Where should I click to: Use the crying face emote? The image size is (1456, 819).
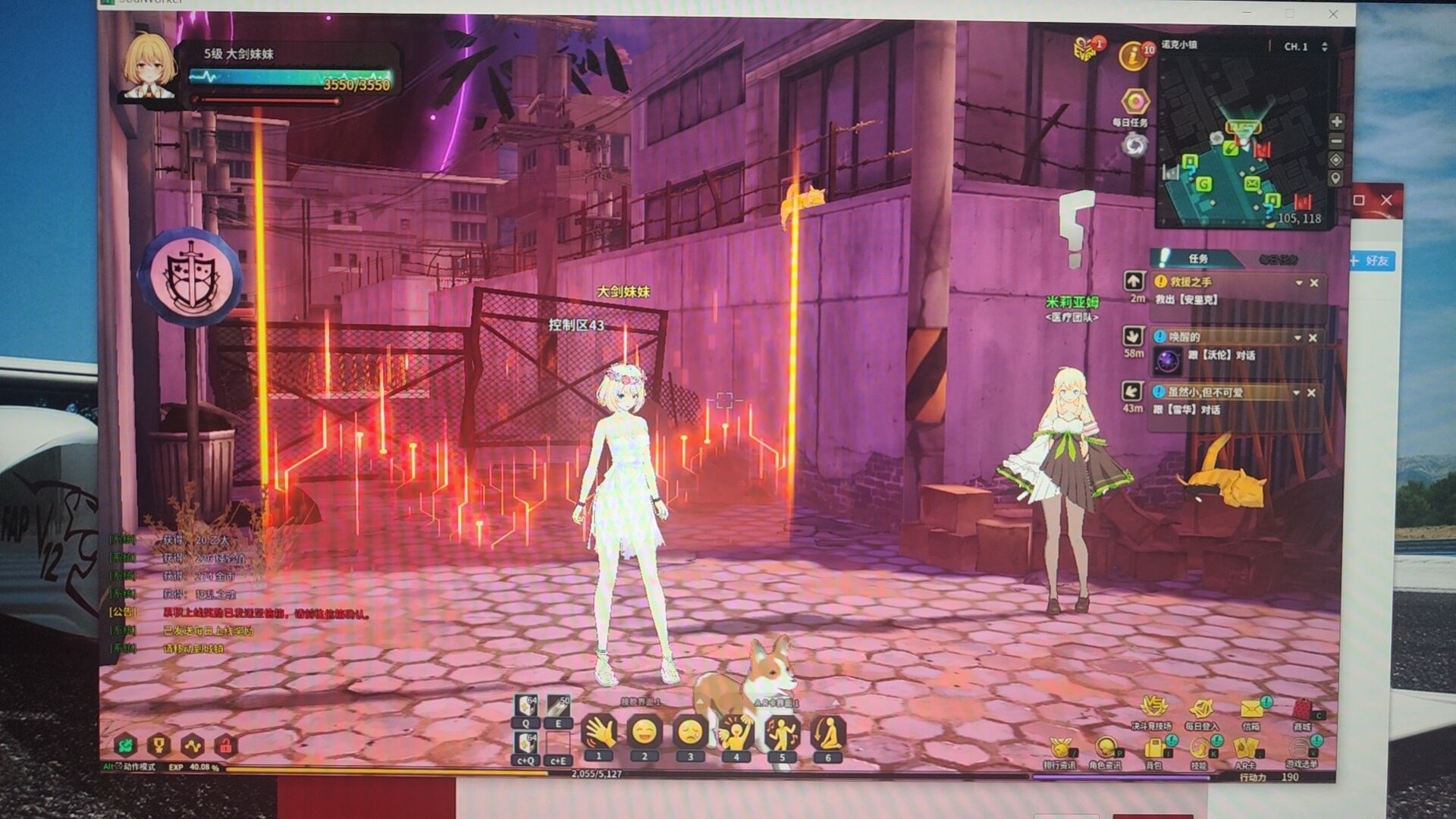(690, 733)
